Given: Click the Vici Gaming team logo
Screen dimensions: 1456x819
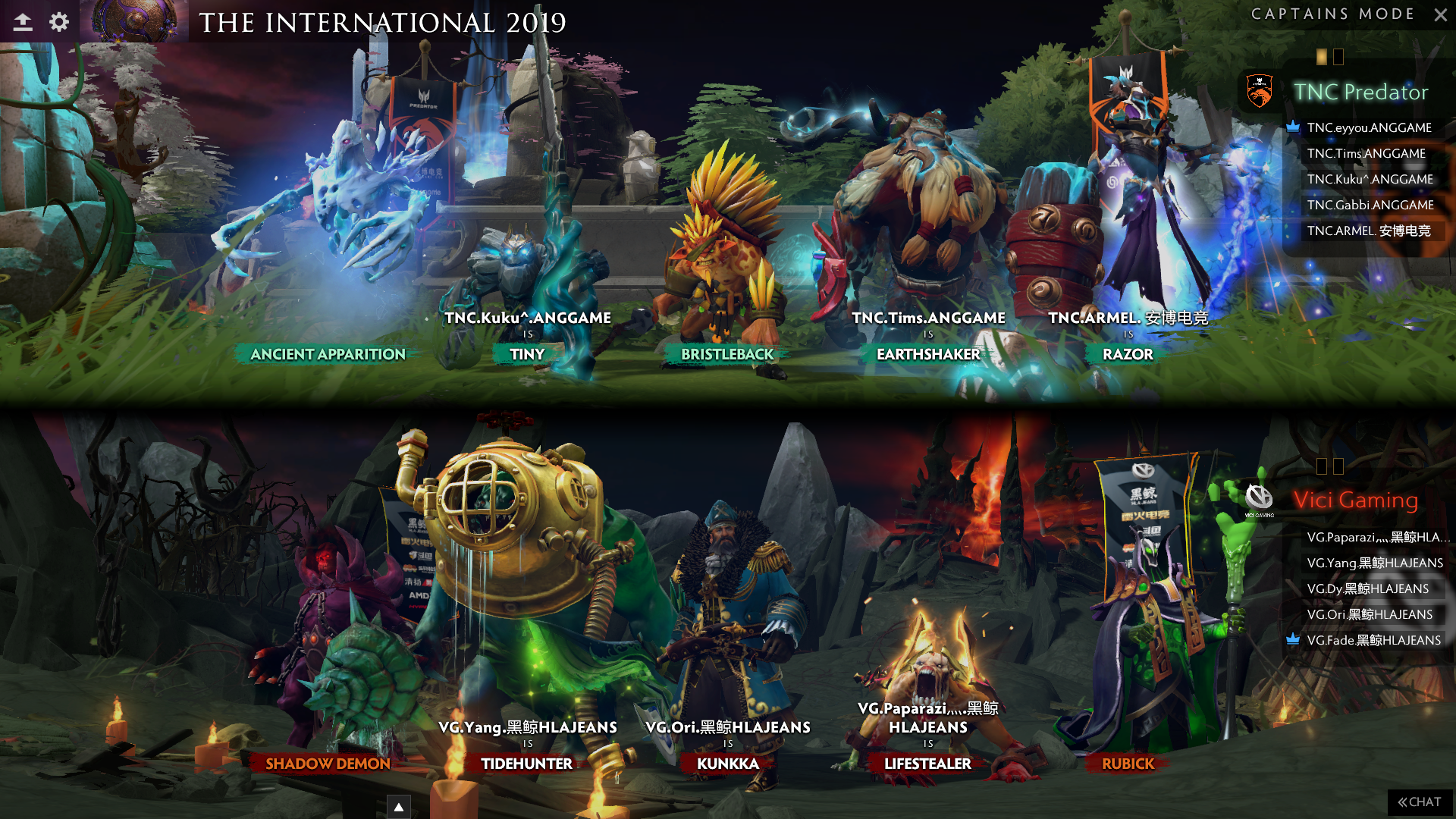Looking at the screenshot, I should (x=1259, y=498).
